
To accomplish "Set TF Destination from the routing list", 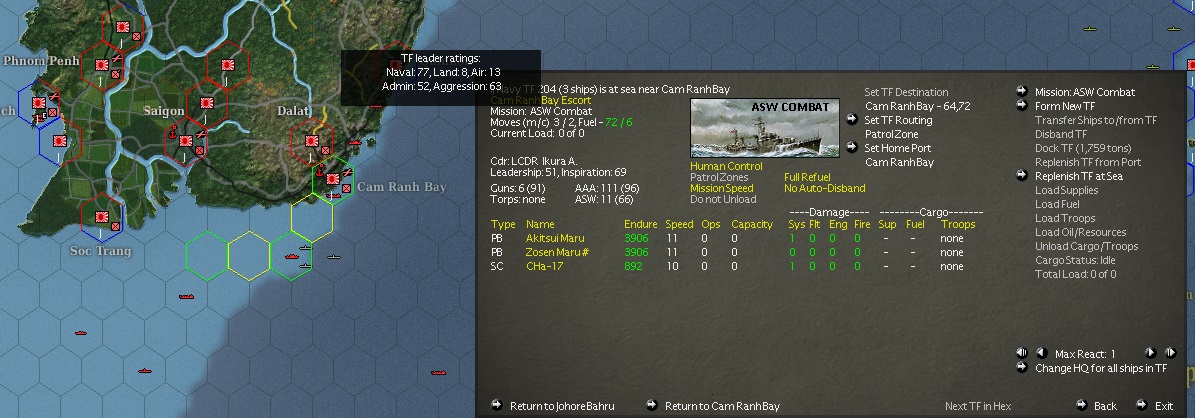I will (906, 92).
